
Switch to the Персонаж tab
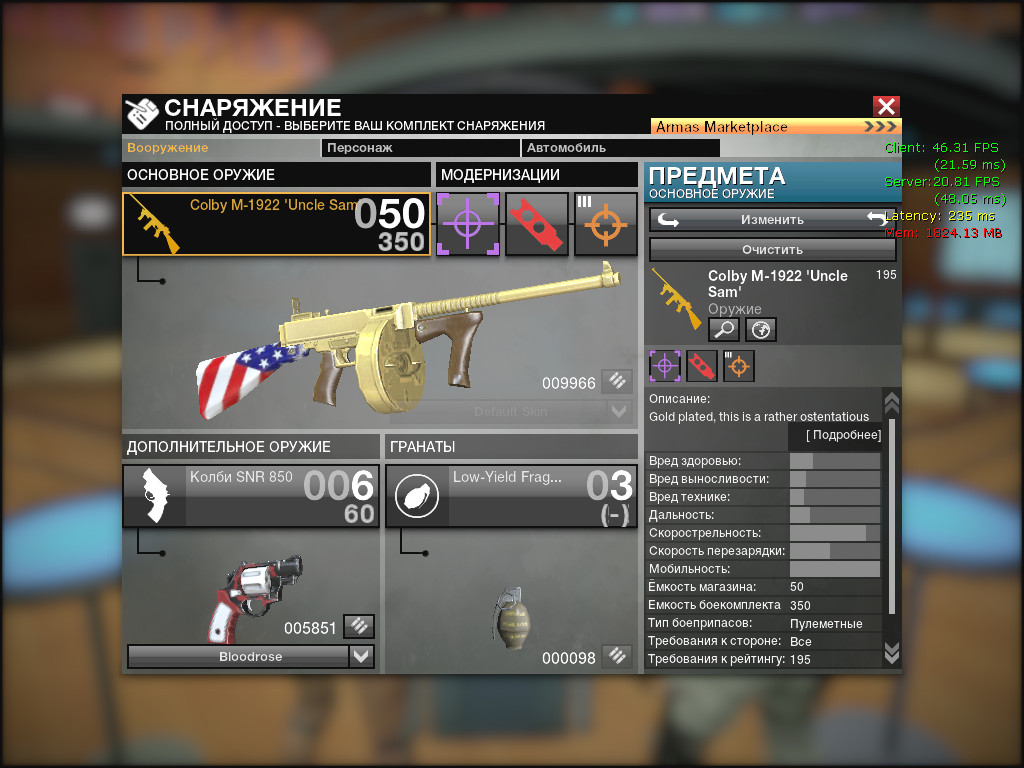click(420, 148)
